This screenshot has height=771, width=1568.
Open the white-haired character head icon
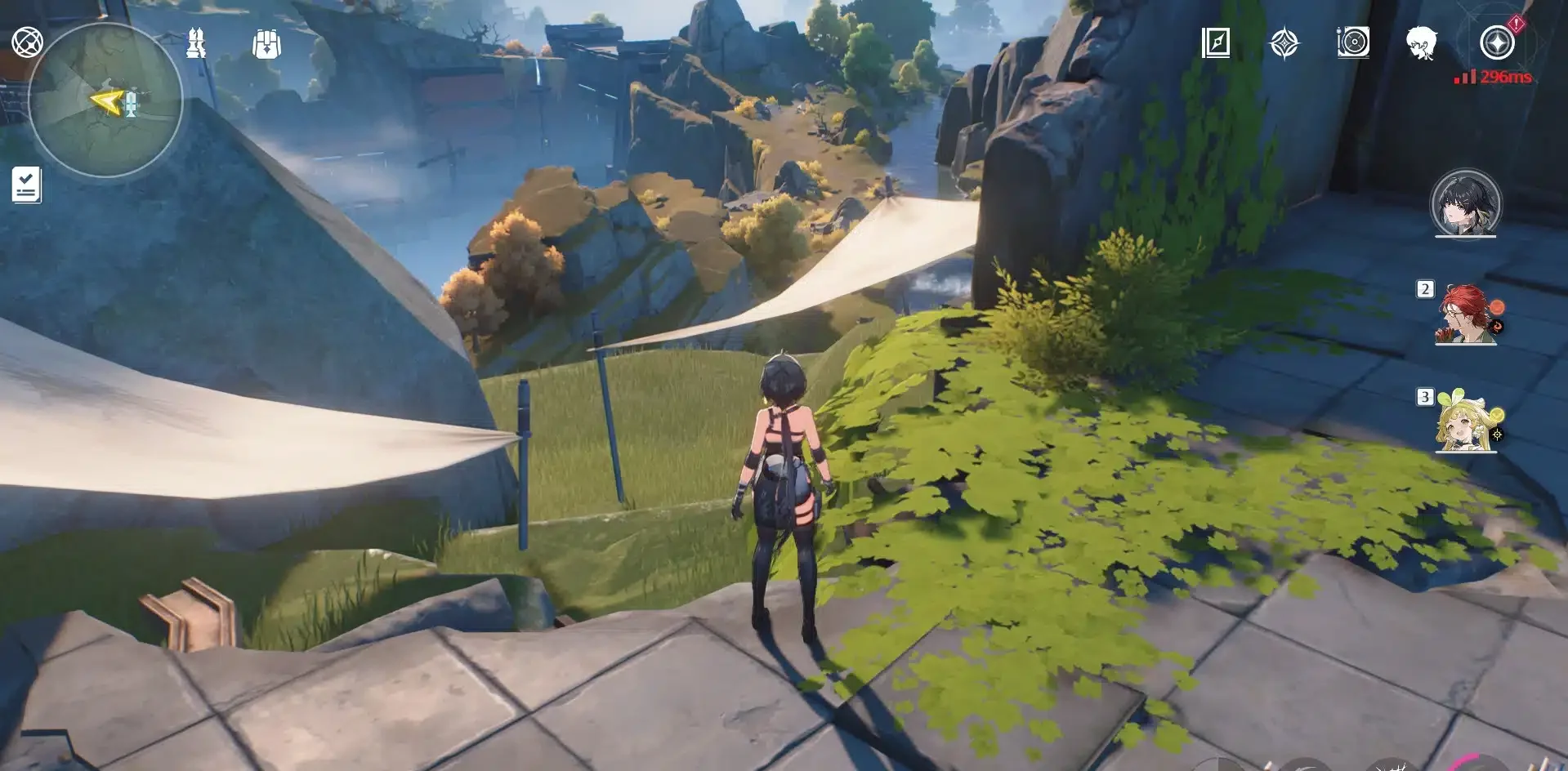(x=1422, y=42)
